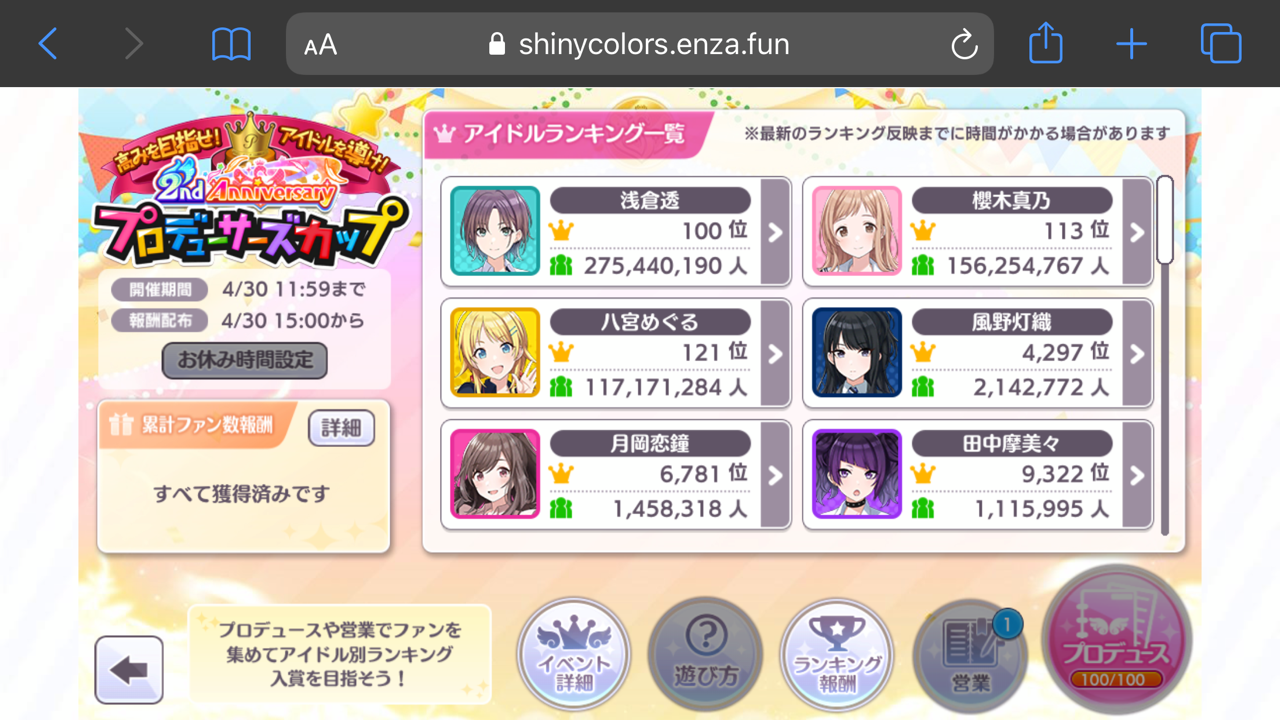This screenshot has width=1280, height=720.
Task: Open a new Safari tab with the plus icon
Action: (1131, 44)
